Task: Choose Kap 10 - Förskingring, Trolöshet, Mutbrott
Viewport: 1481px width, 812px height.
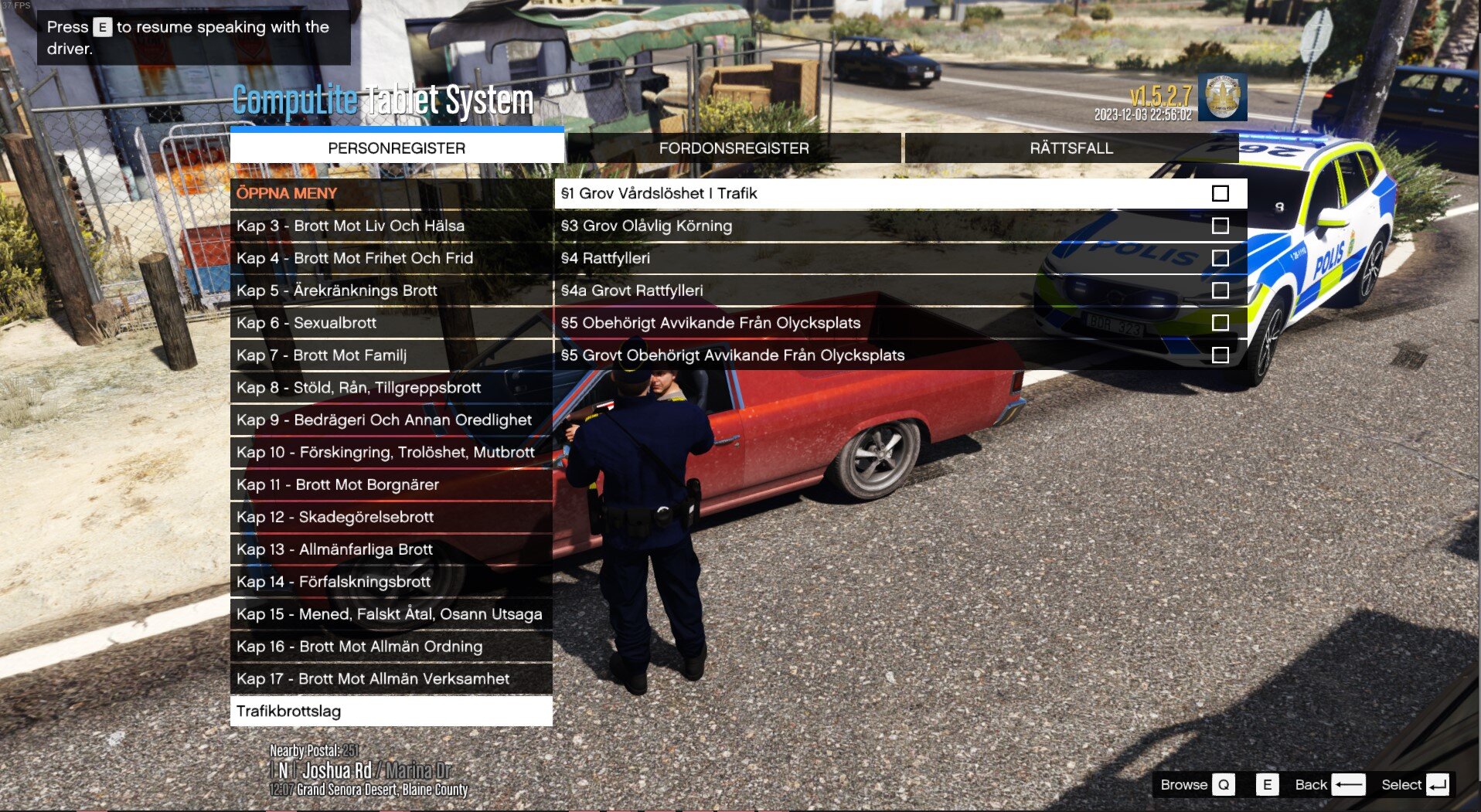Action: click(x=391, y=452)
